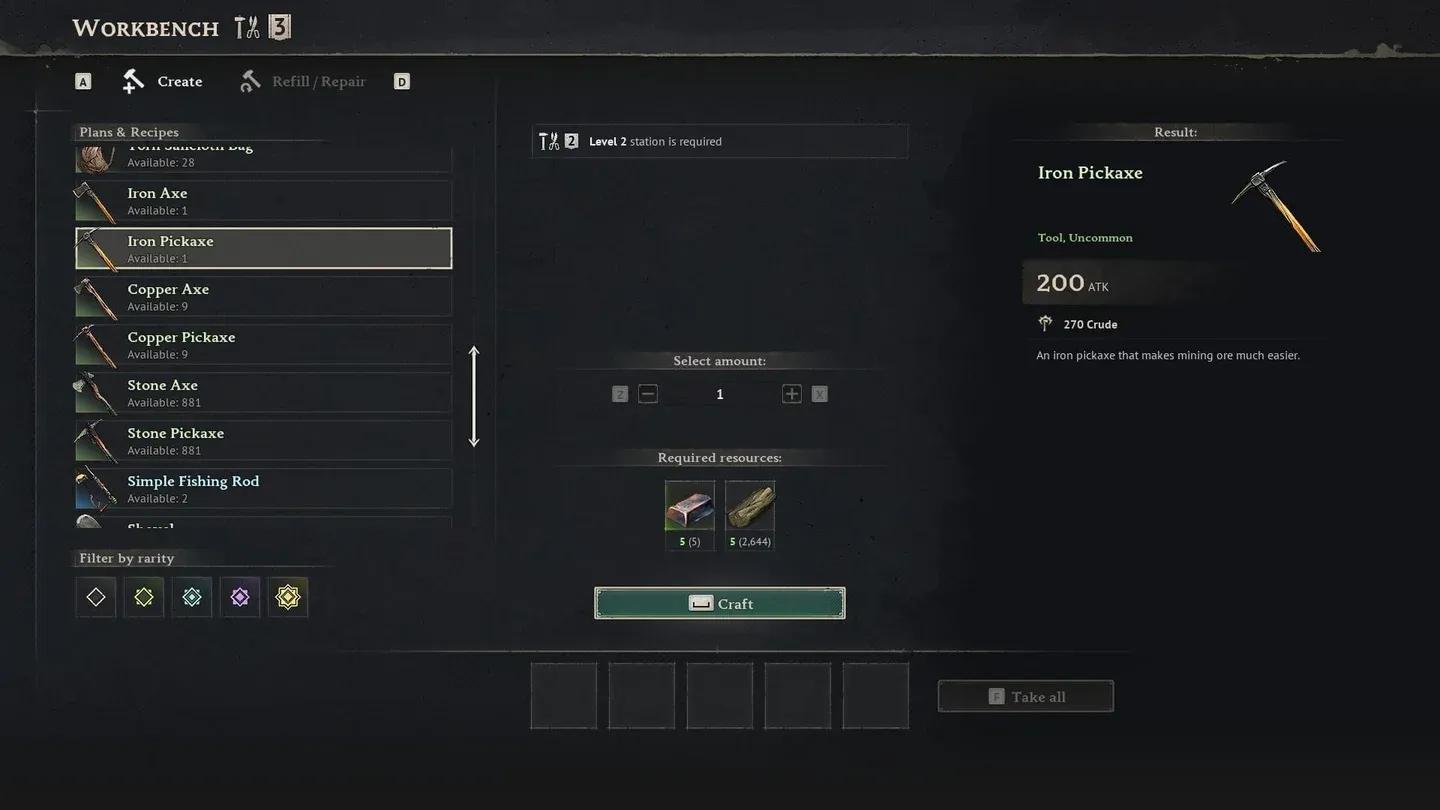Craft the Iron Pickaxe
Viewport: 1440px width, 810px height.
[x=720, y=603]
